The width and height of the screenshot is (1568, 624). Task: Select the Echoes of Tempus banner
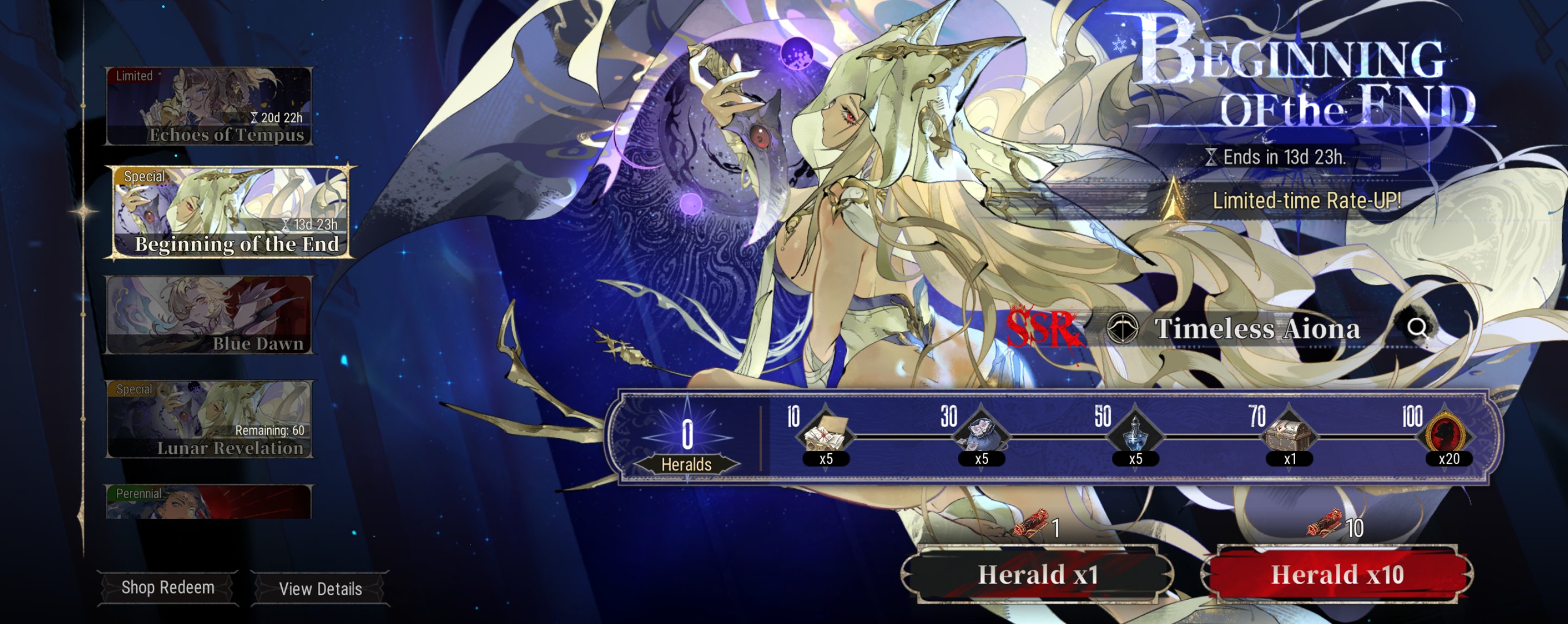[209, 106]
